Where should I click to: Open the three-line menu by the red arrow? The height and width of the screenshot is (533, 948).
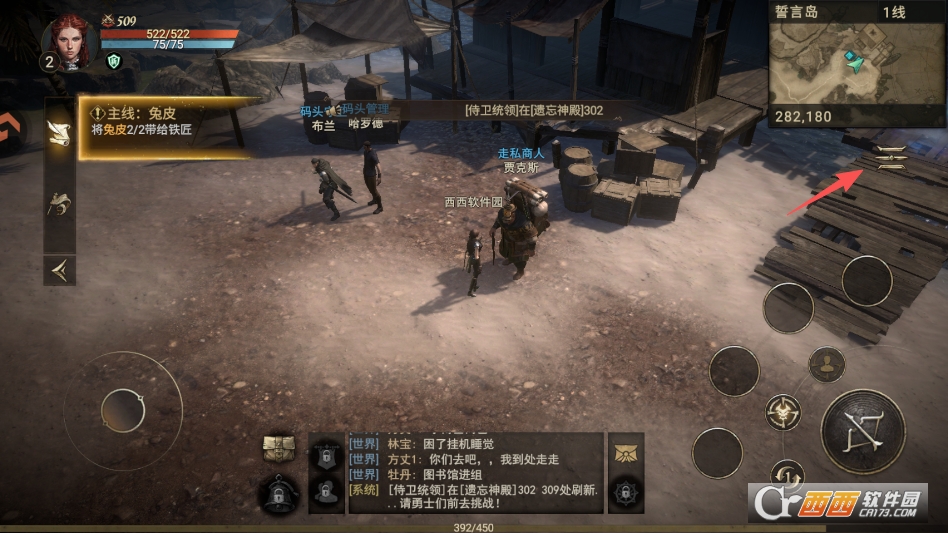[889, 157]
